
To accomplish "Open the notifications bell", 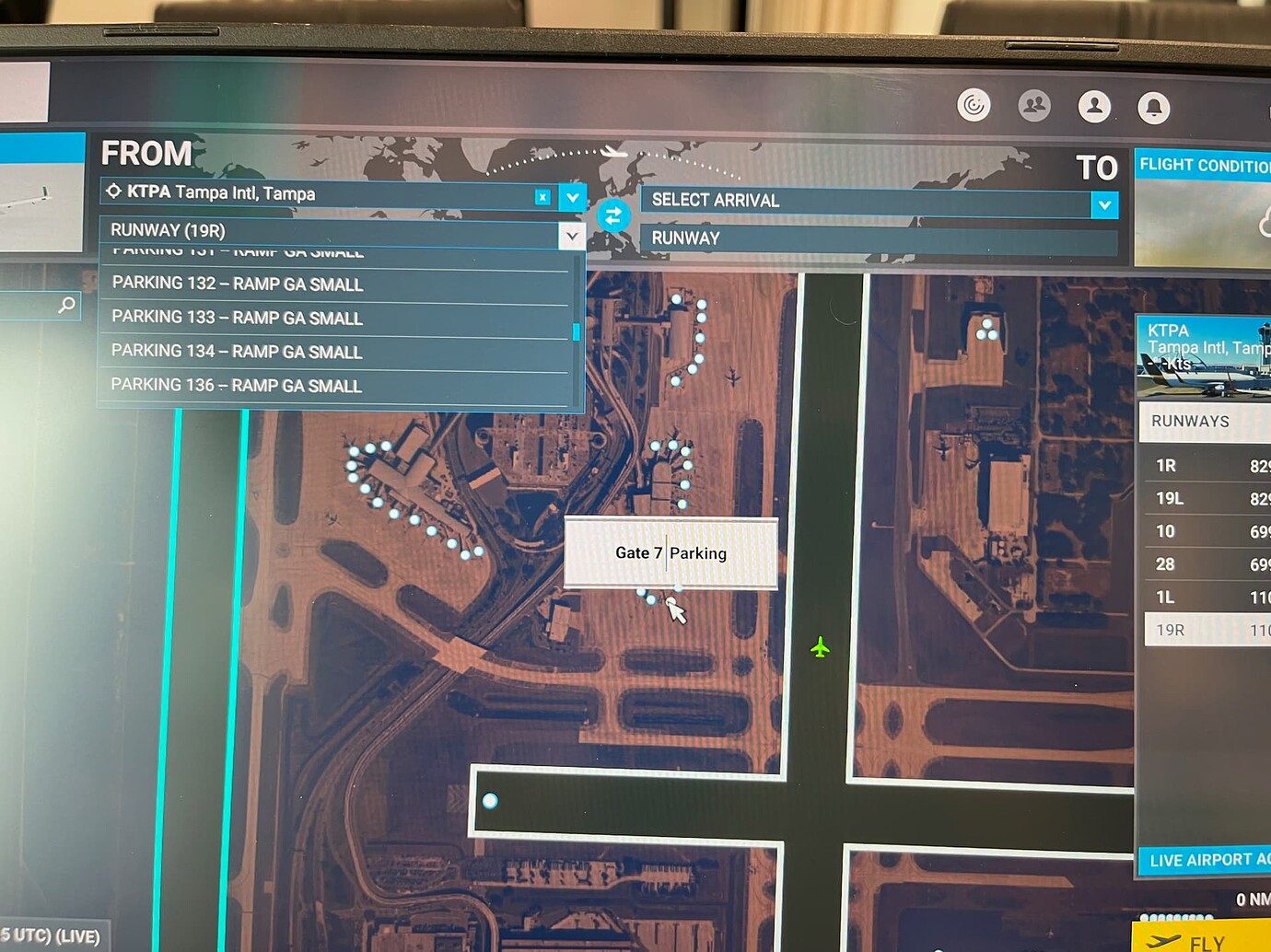I will 1154,107.
